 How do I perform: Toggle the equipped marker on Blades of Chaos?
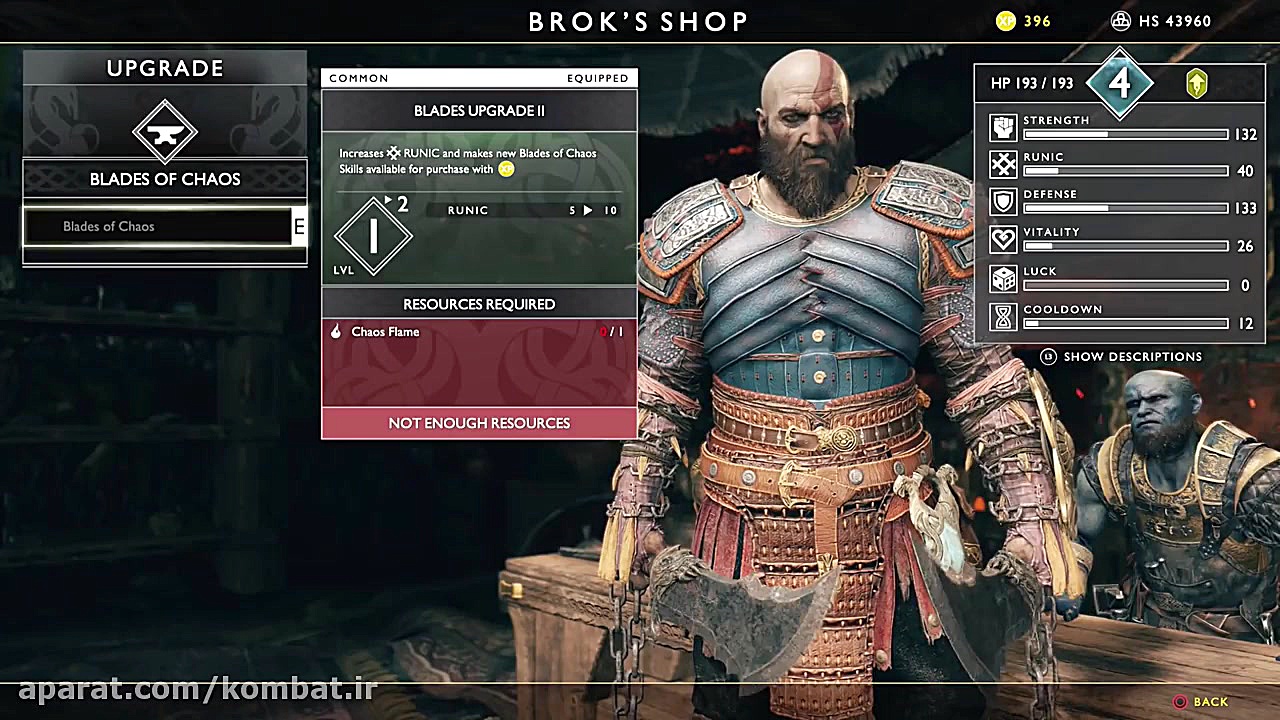pyautogui.click(x=298, y=227)
